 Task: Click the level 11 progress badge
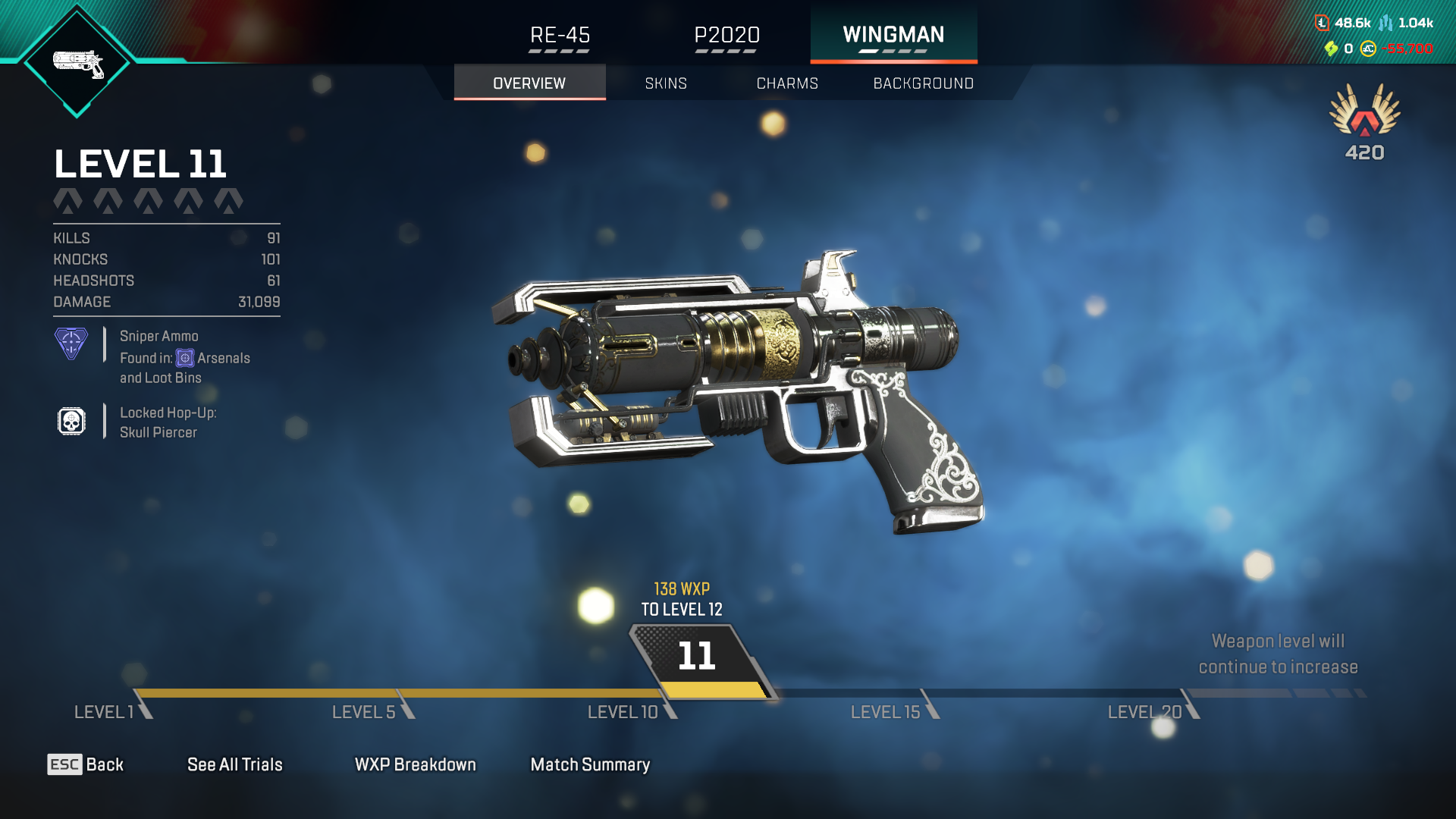pyautogui.click(x=697, y=656)
